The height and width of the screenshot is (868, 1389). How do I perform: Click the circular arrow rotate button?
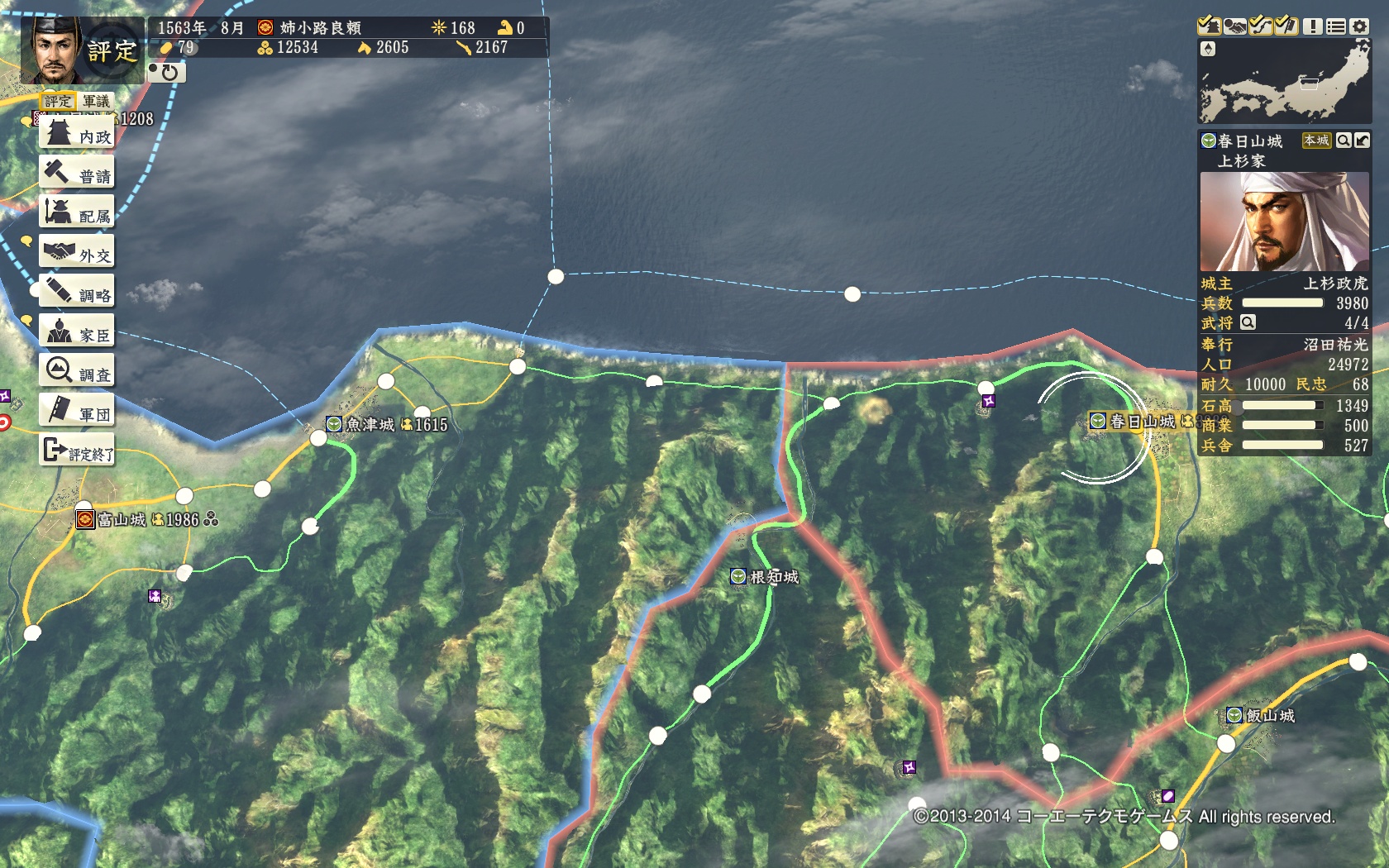[168, 73]
